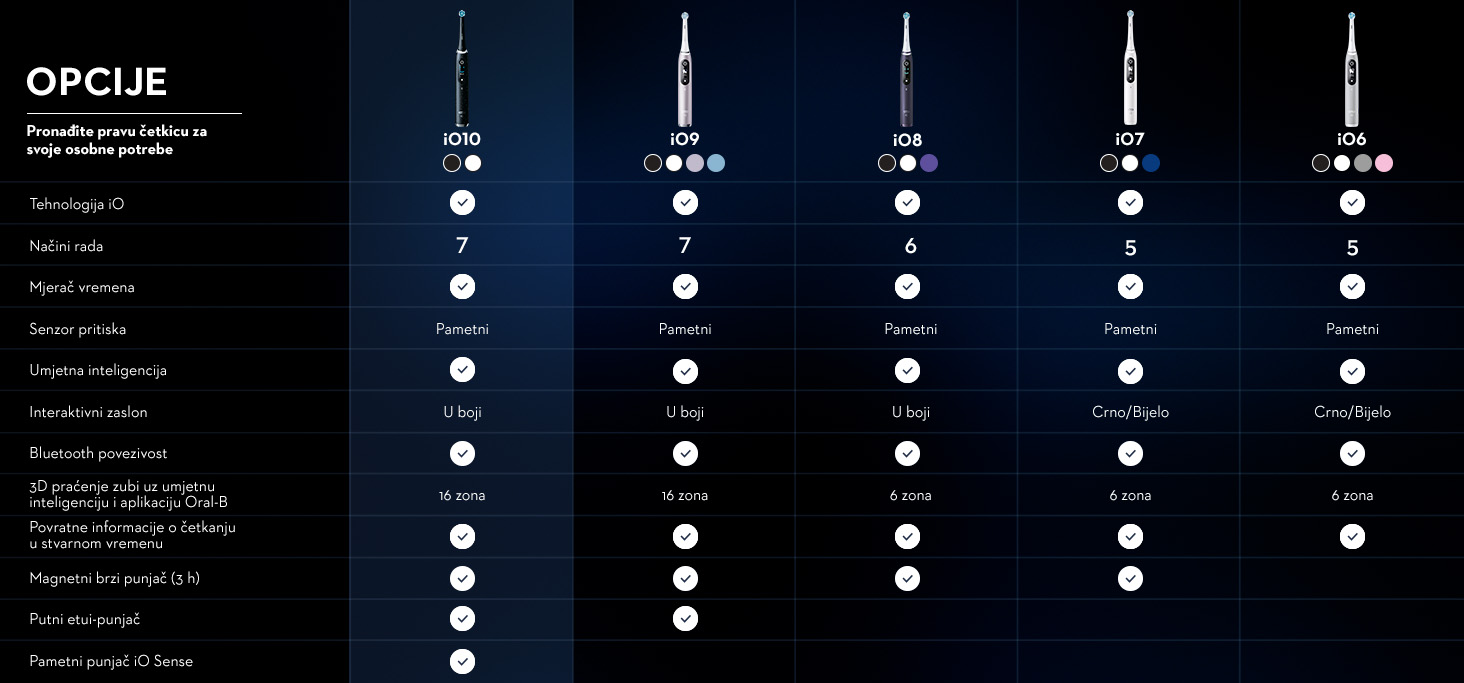The height and width of the screenshot is (683, 1464).
Task: Select the purple color swatch under iO8
Action: pyautogui.click(x=929, y=163)
